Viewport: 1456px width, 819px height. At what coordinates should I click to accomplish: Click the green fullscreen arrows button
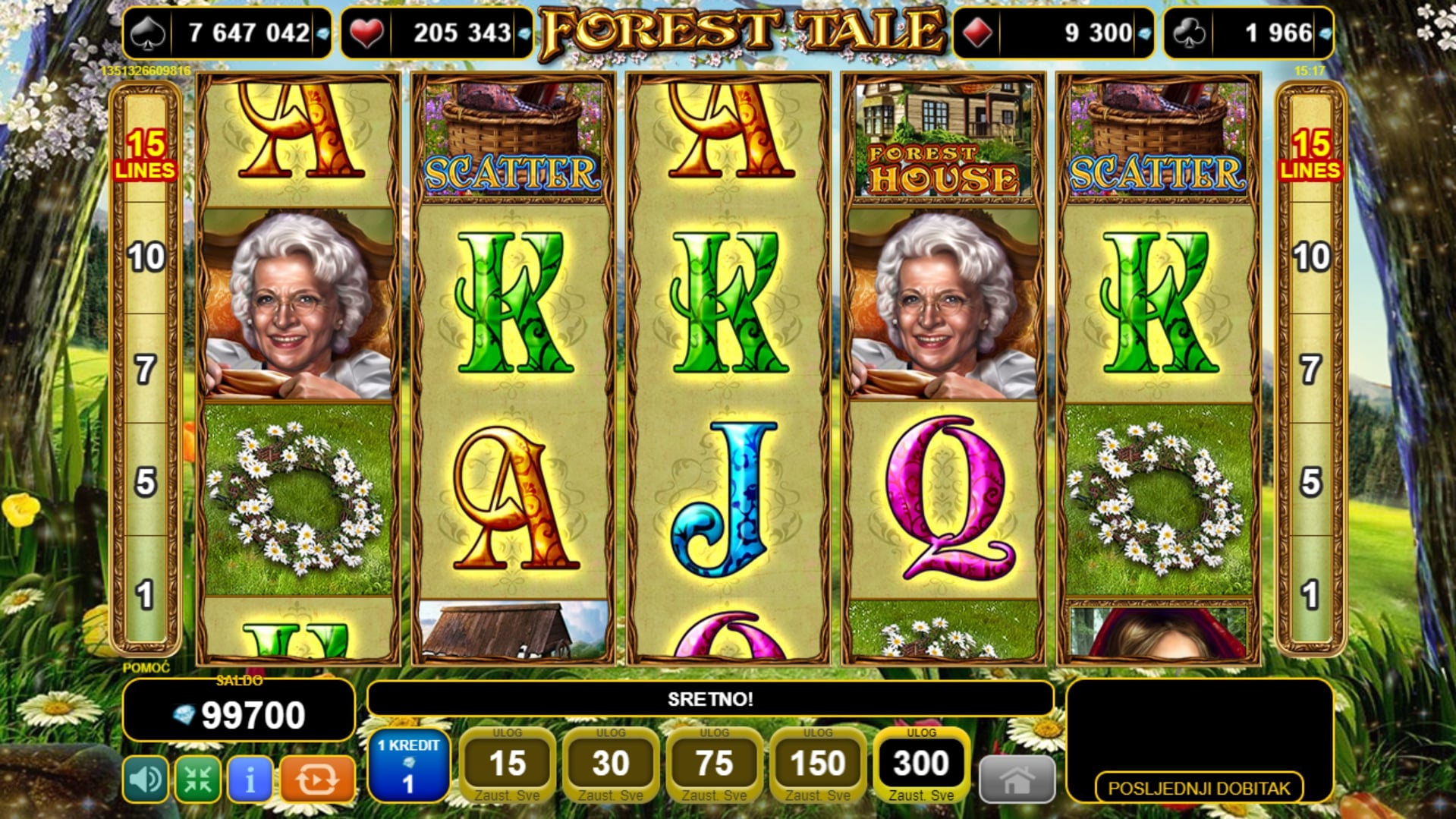[x=198, y=779]
